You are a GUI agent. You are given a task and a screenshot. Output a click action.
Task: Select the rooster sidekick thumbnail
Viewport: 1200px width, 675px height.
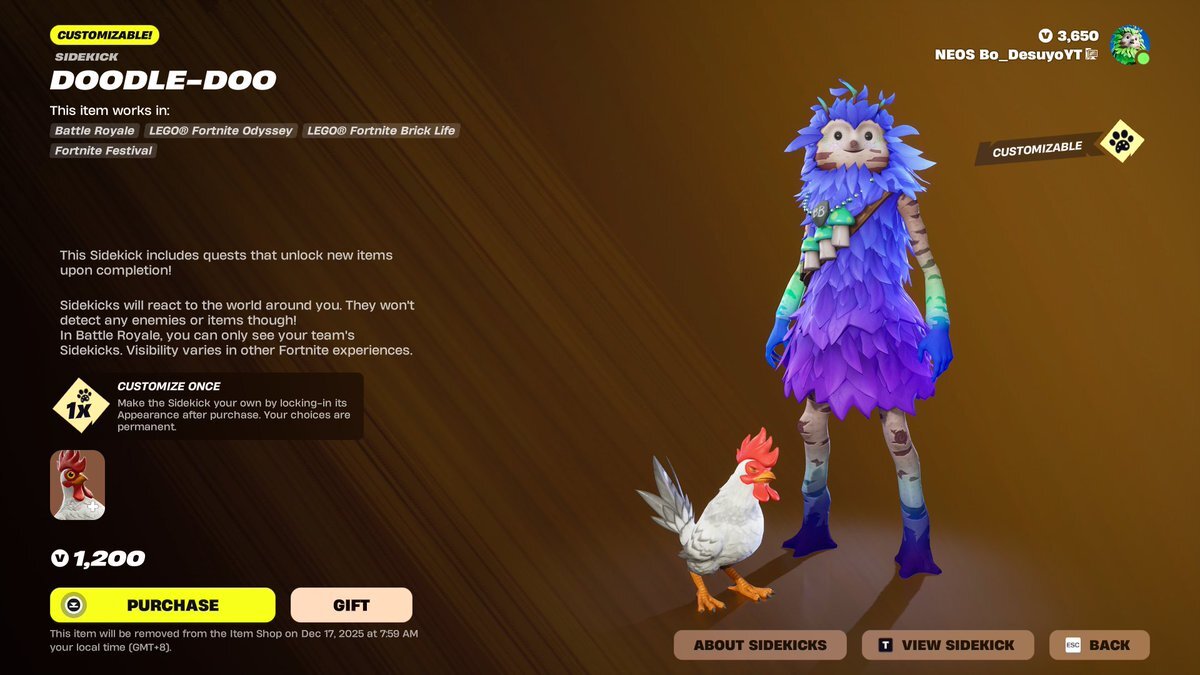click(x=78, y=485)
